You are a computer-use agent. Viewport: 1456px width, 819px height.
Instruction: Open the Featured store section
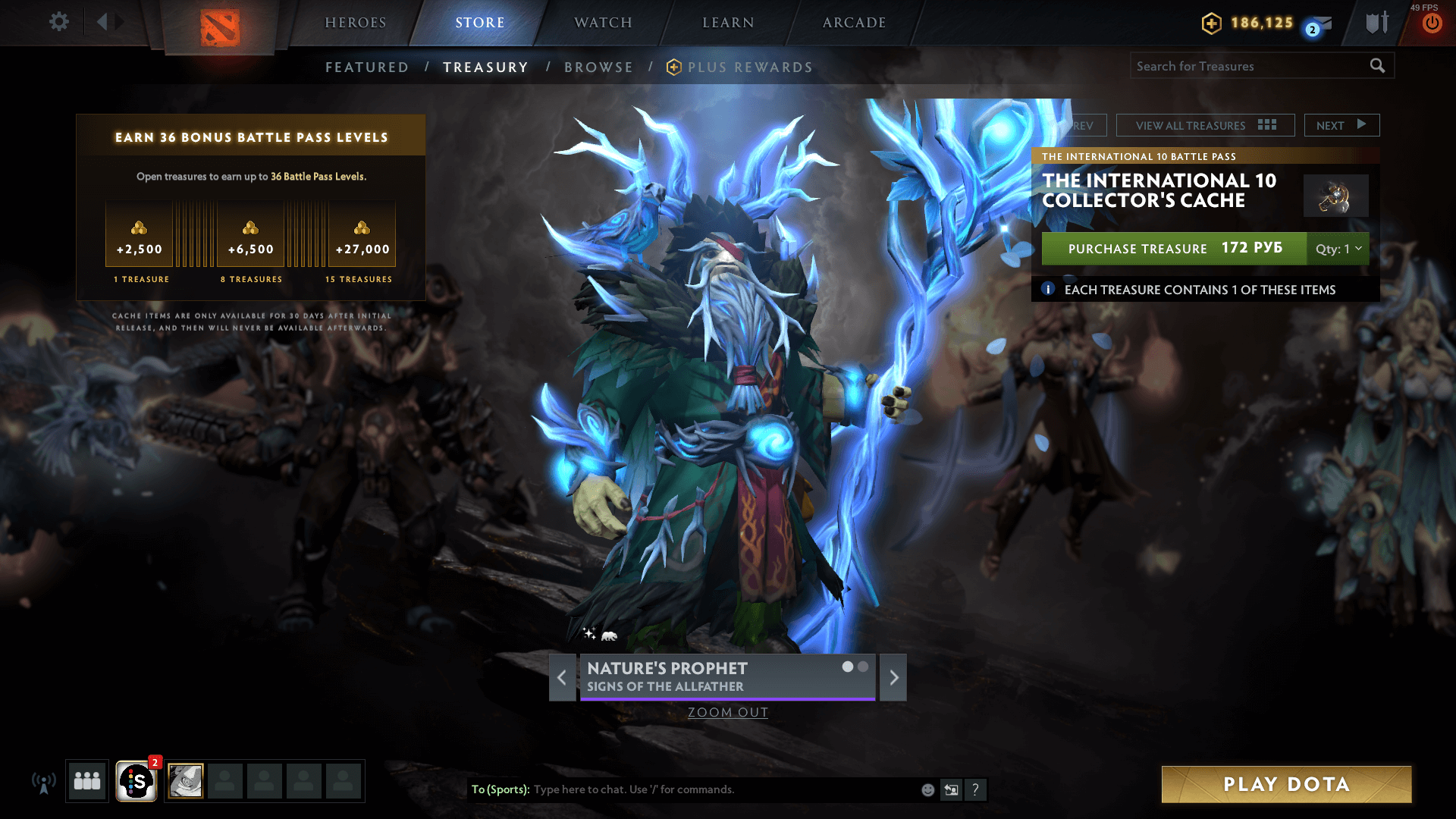coord(367,67)
